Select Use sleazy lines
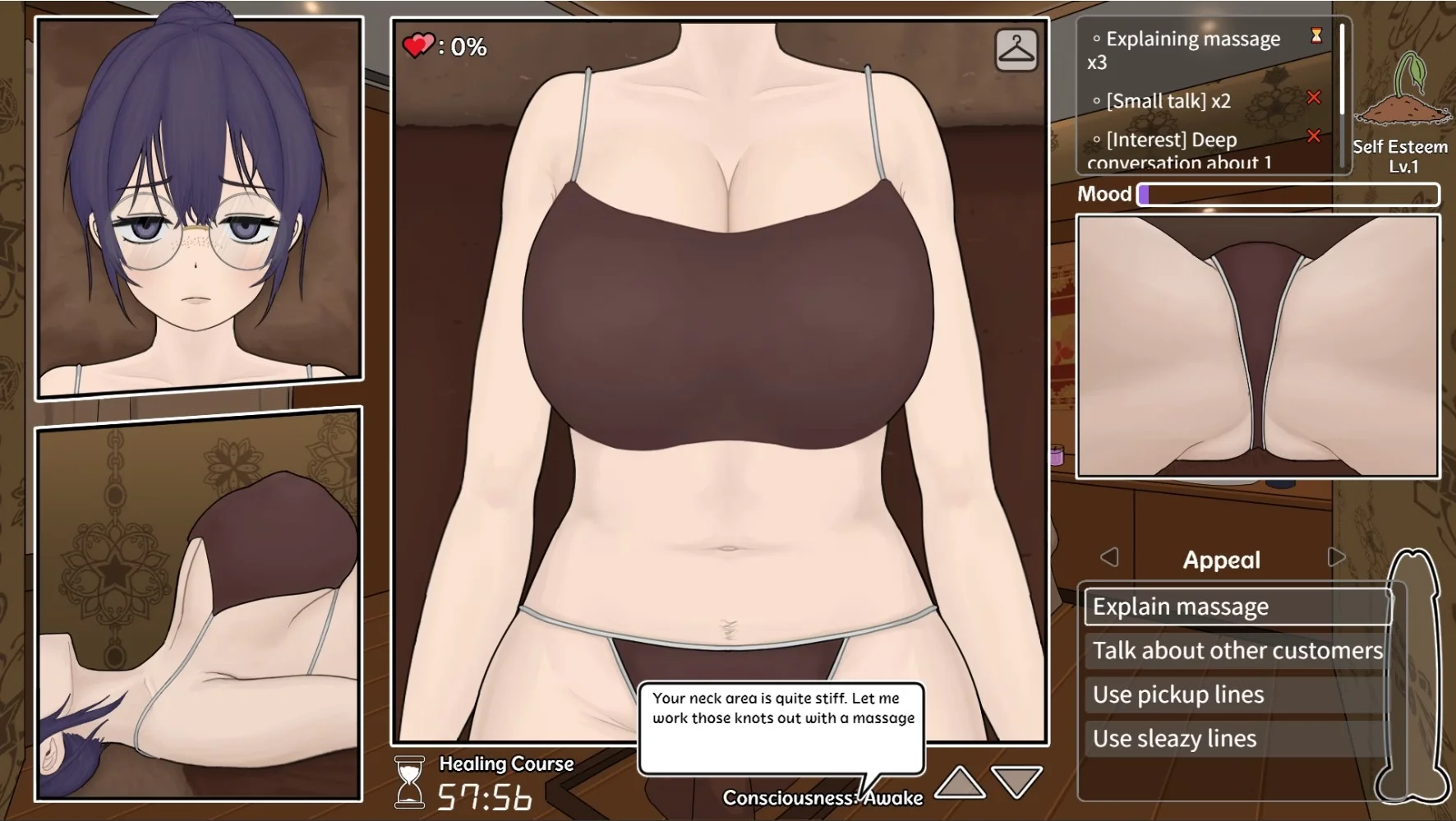This screenshot has height=821, width=1456. click(1237, 739)
